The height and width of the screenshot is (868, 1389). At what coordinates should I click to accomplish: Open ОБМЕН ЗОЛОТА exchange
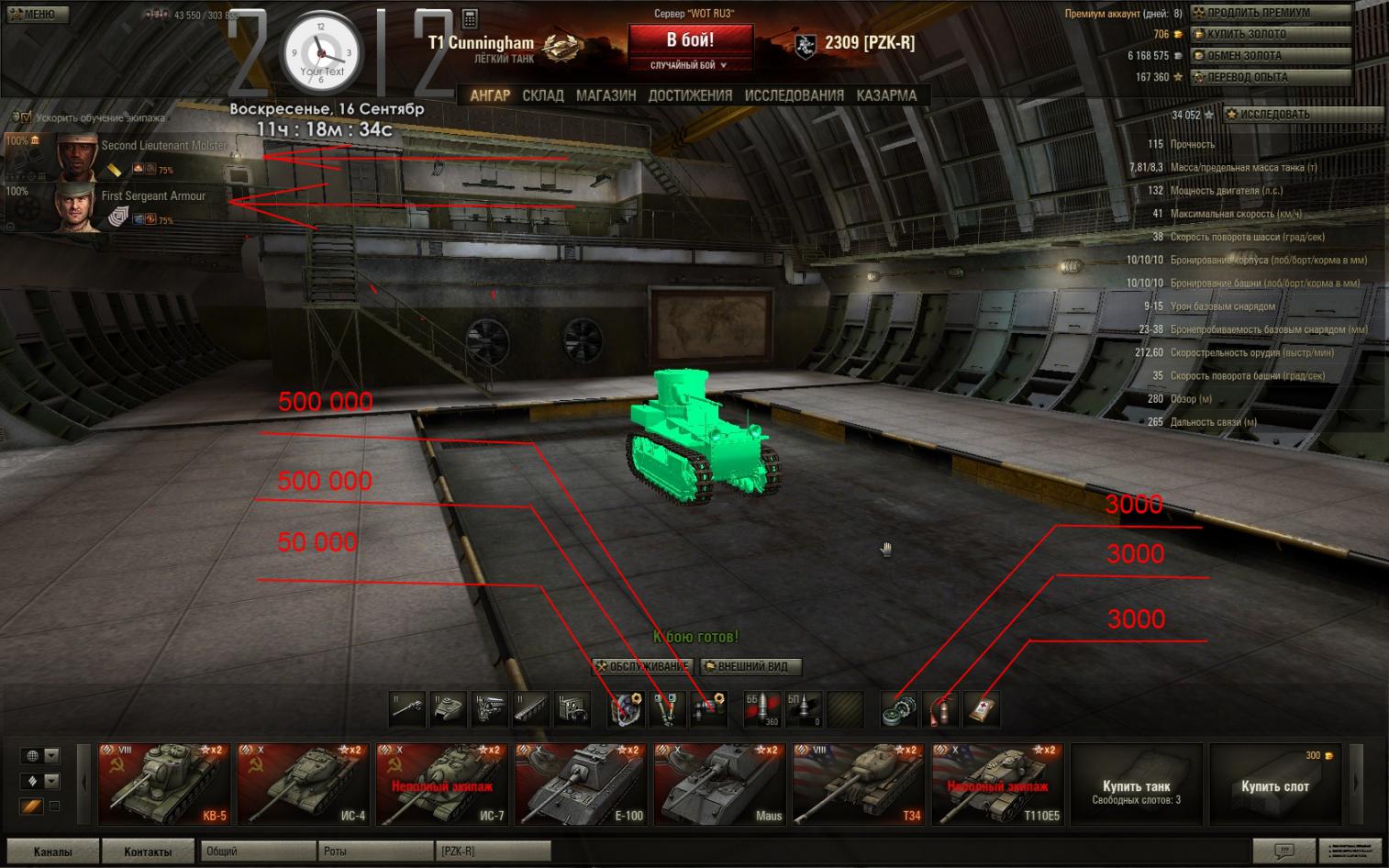tap(1270, 56)
